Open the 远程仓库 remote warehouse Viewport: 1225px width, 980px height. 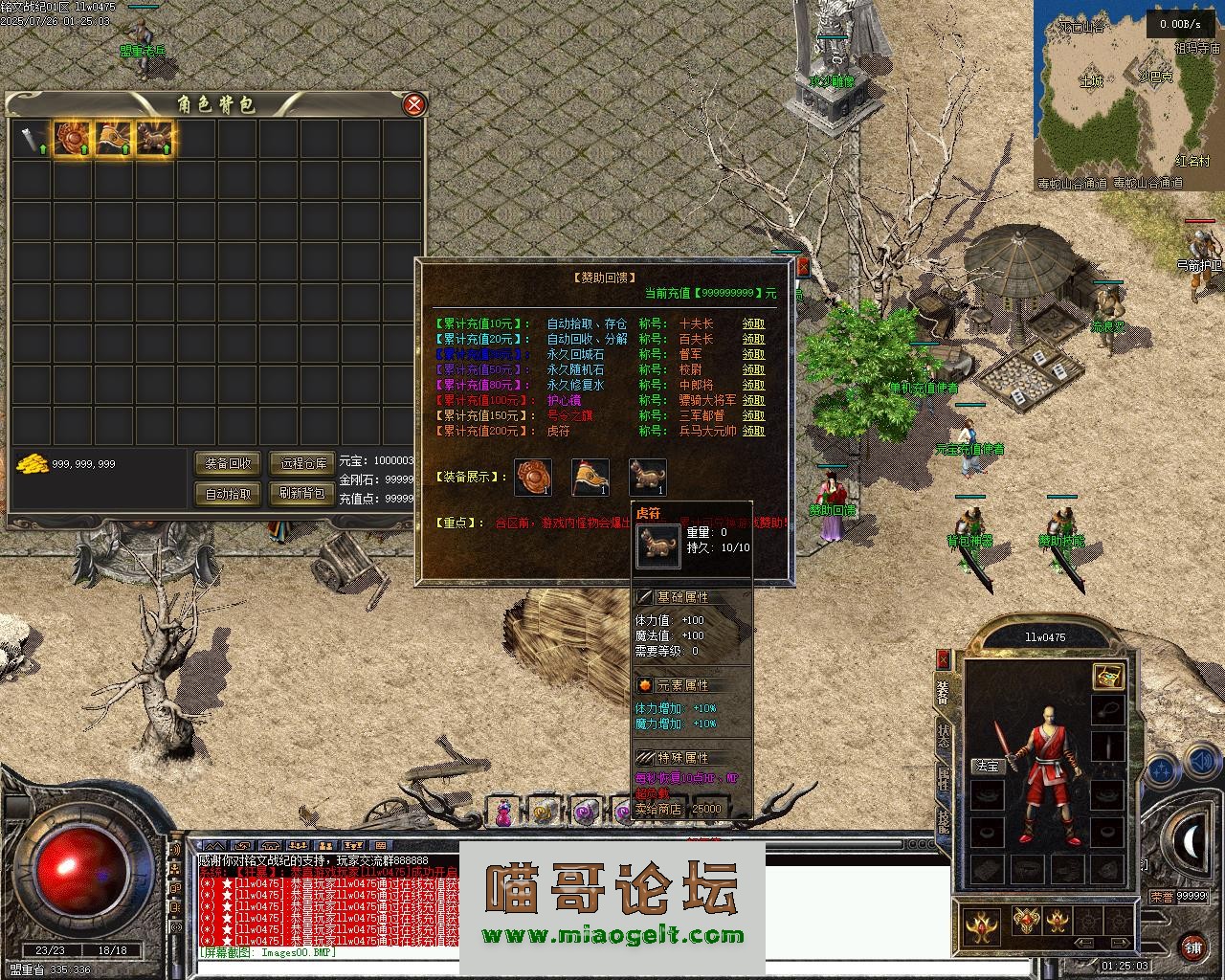click(x=303, y=463)
